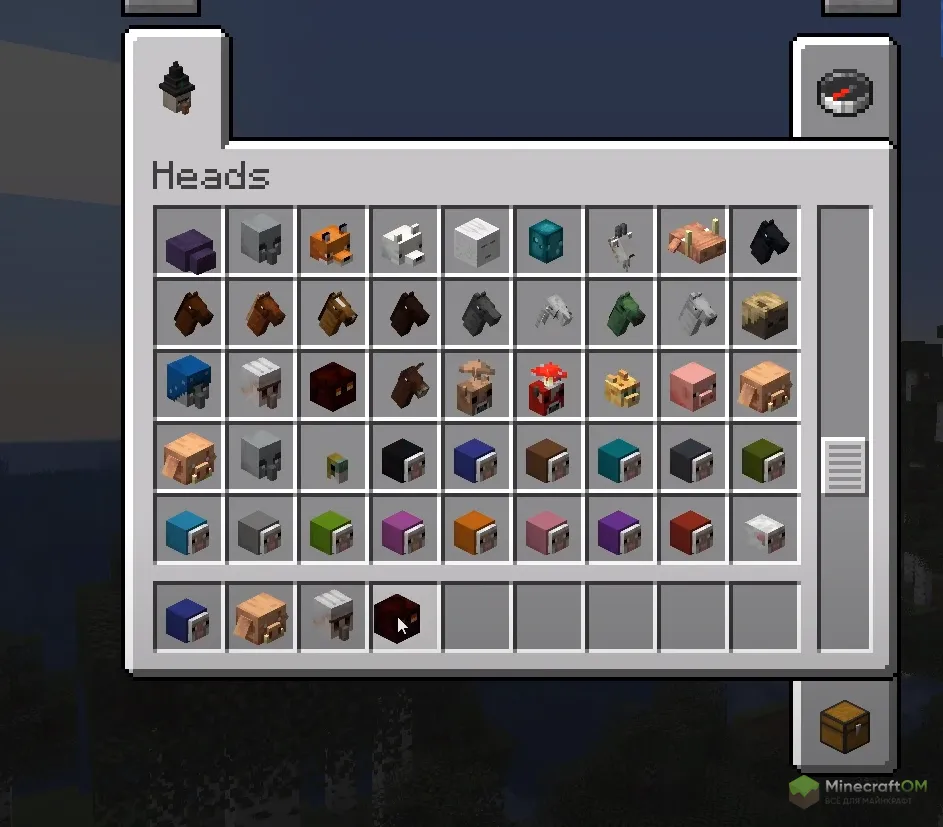Grab the orange sheep head
Image resolution: width=943 pixels, height=827 pixels.
[477, 529]
